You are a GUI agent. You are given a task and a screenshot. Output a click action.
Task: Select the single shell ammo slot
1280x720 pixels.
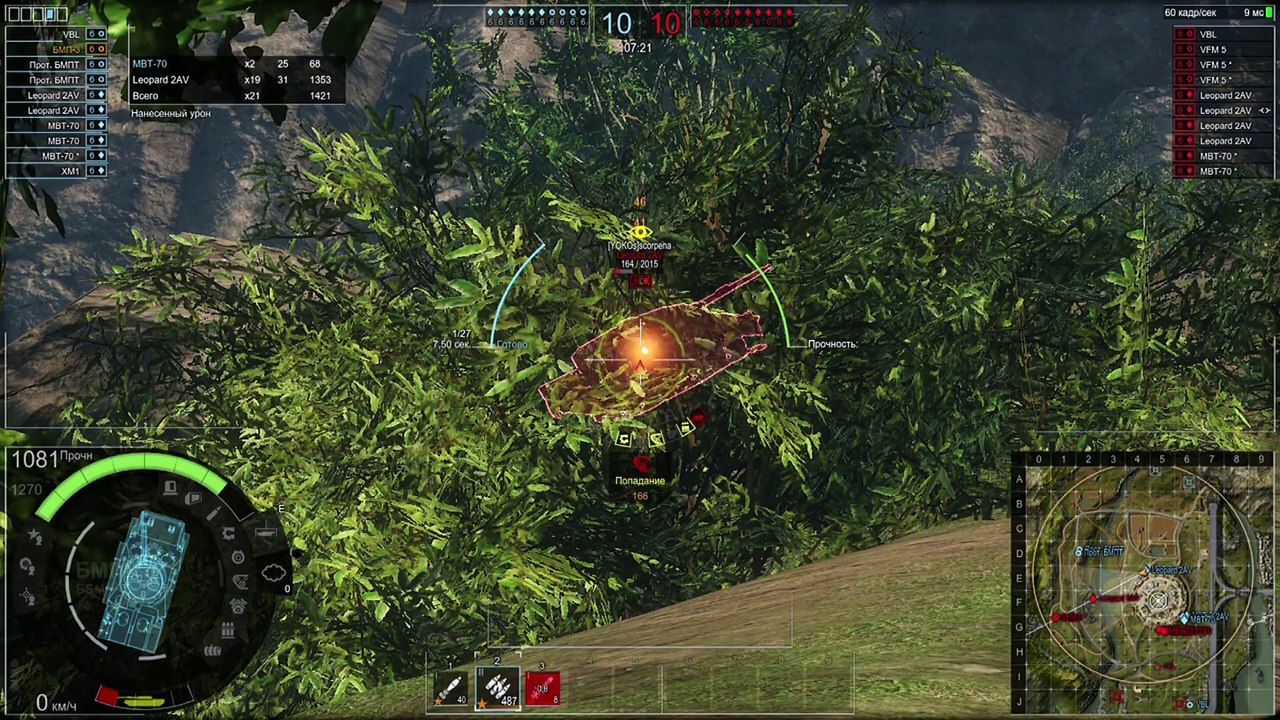[450, 688]
